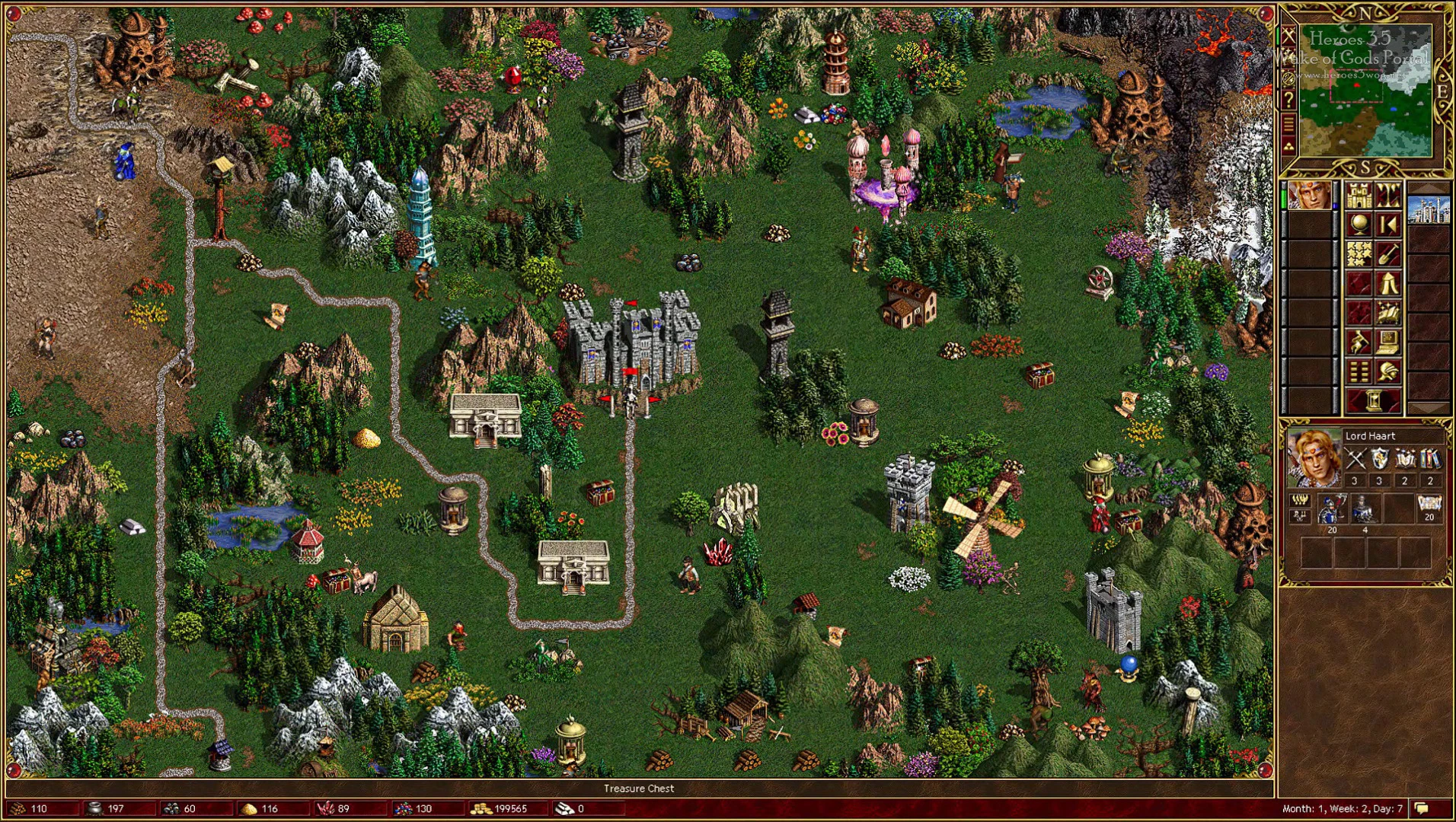The height and width of the screenshot is (822, 1456).
Task: Open the globe world view button
Action: pyautogui.click(x=1359, y=225)
